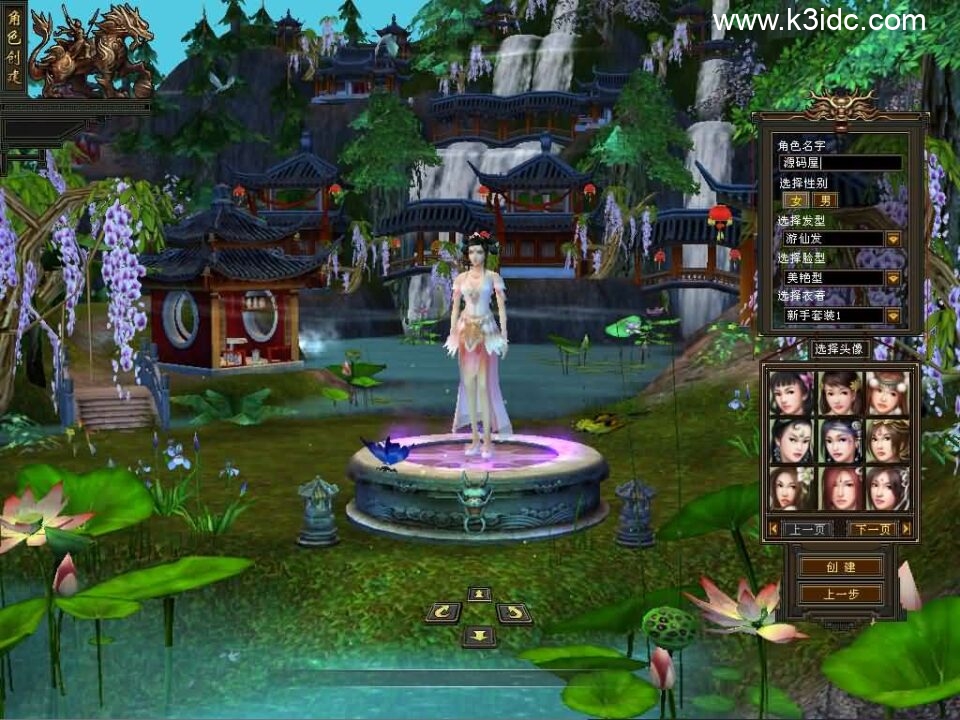Select the bottom-middle portrait with red hair
This screenshot has height=720, width=960.
click(x=839, y=488)
